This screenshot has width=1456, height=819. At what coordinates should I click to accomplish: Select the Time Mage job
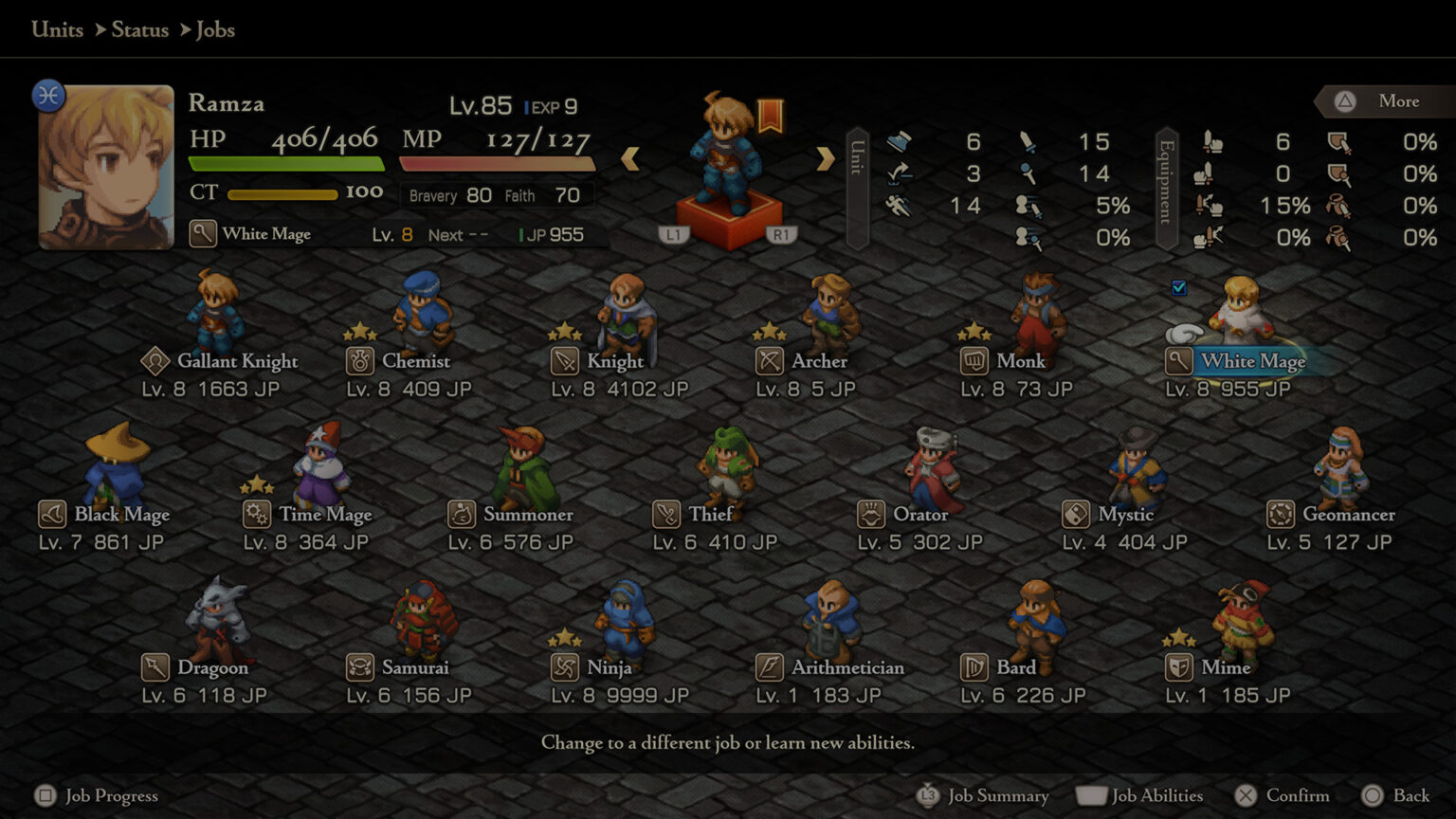coord(324,515)
